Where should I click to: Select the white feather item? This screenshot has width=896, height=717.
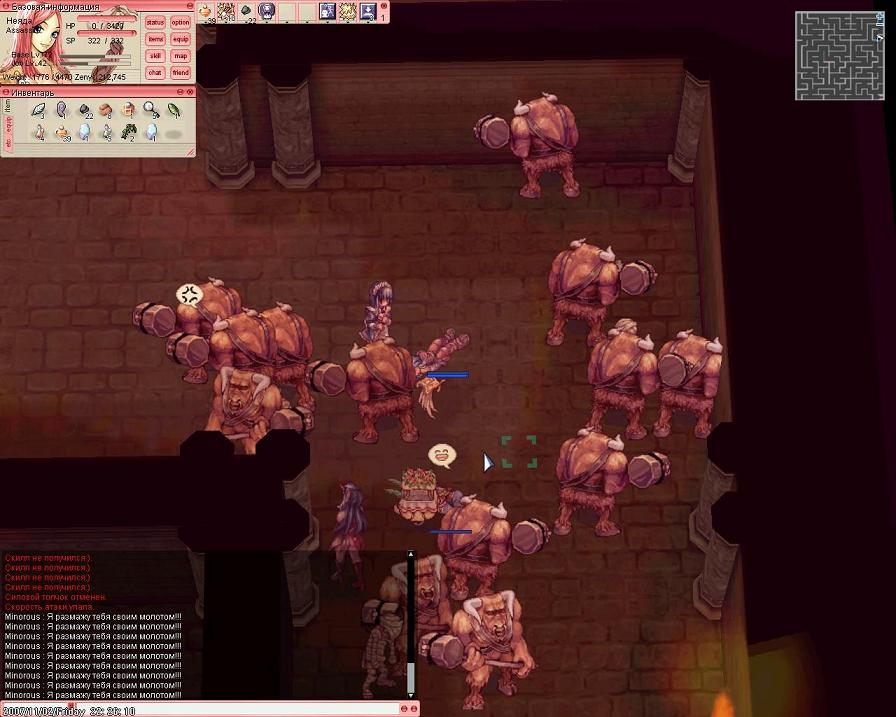[39, 109]
